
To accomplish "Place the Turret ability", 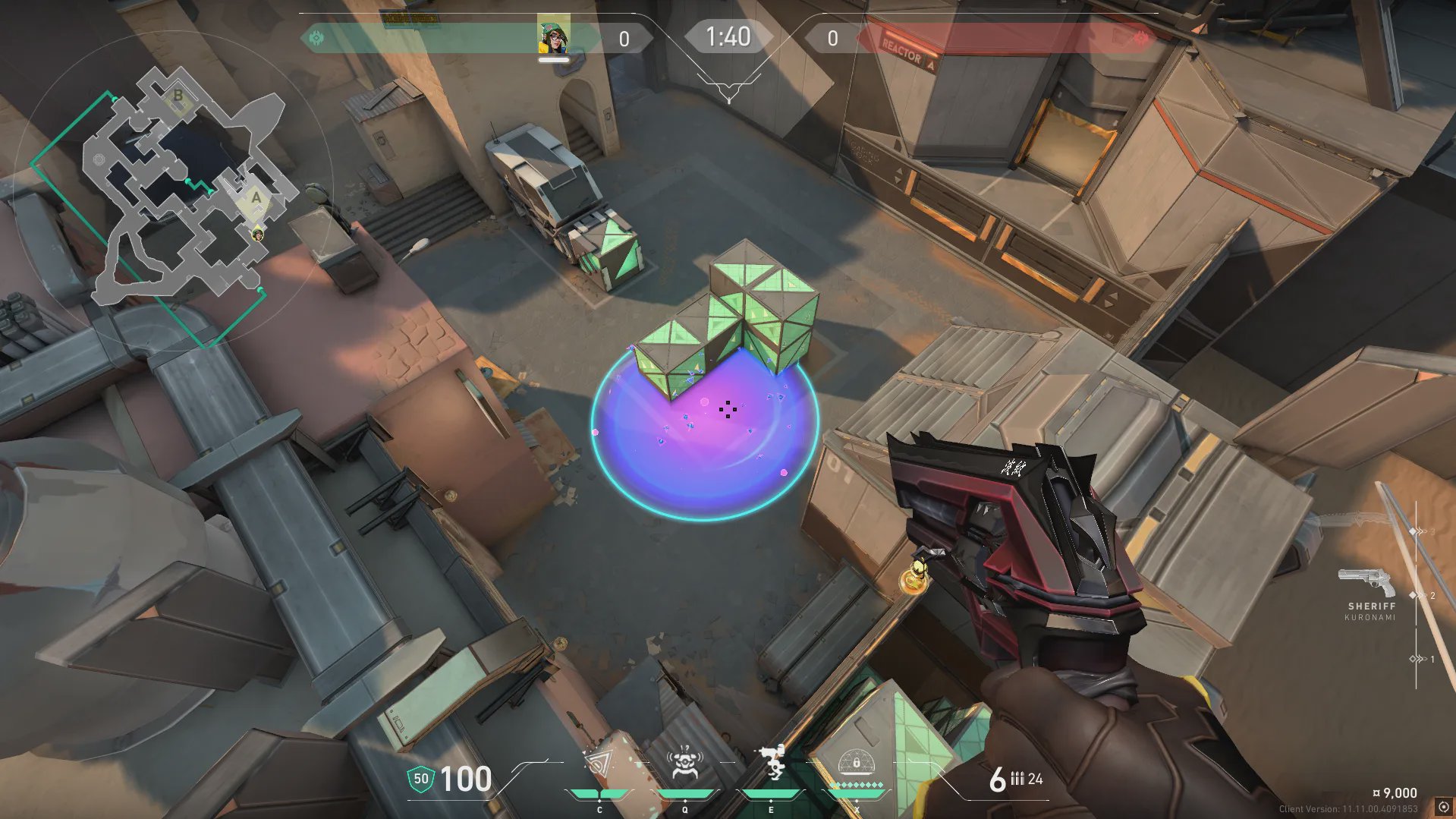I will tap(771, 762).
